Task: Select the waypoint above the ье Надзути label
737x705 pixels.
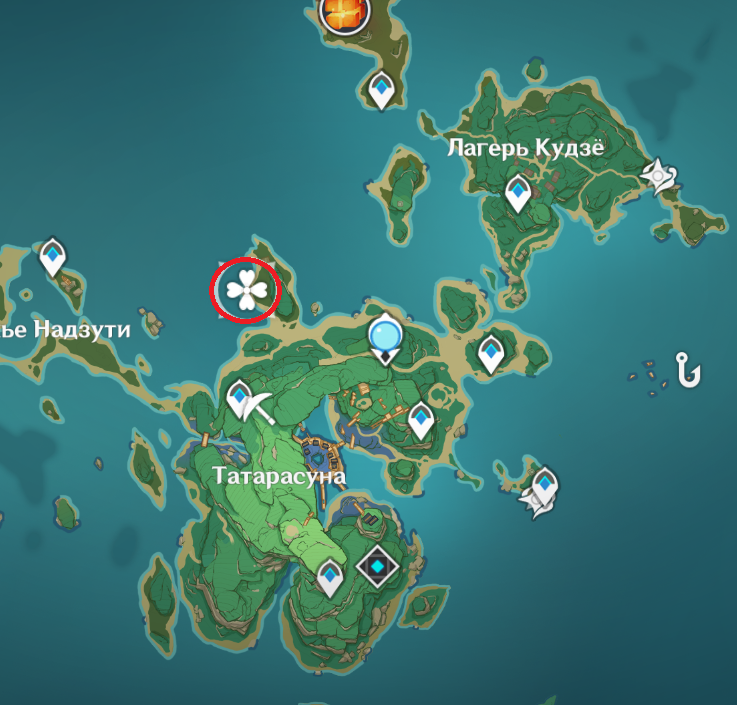Action: [53, 257]
